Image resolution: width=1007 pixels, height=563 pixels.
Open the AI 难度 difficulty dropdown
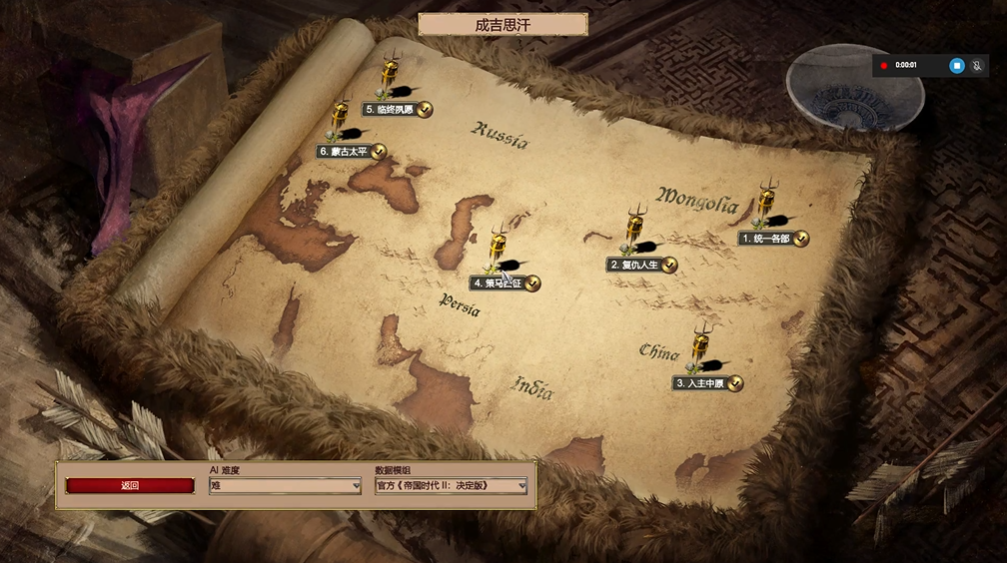pyautogui.click(x=285, y=486)
